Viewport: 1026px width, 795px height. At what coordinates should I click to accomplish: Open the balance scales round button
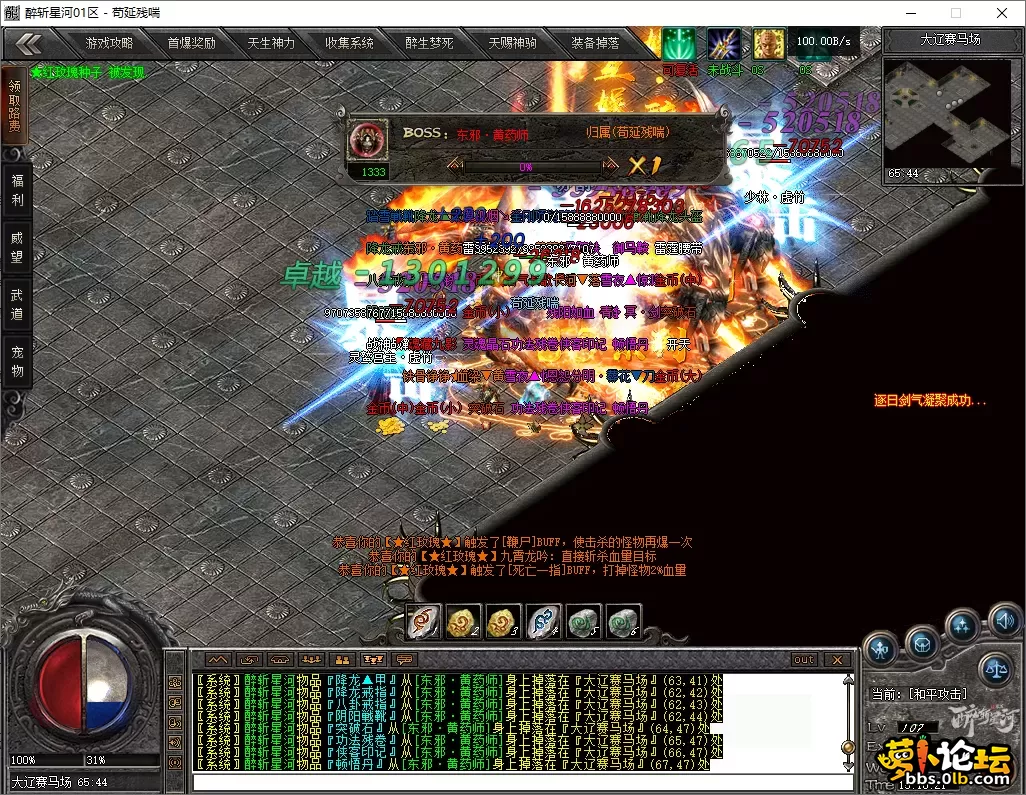994,663
